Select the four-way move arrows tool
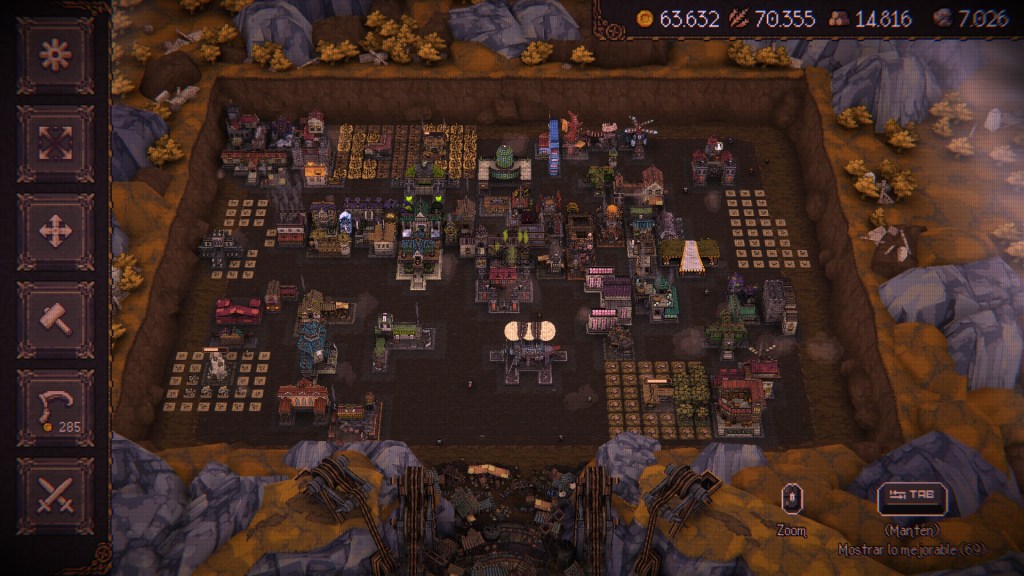Image resolution: width=1024 pixels, height=576 pixels. 55,231
